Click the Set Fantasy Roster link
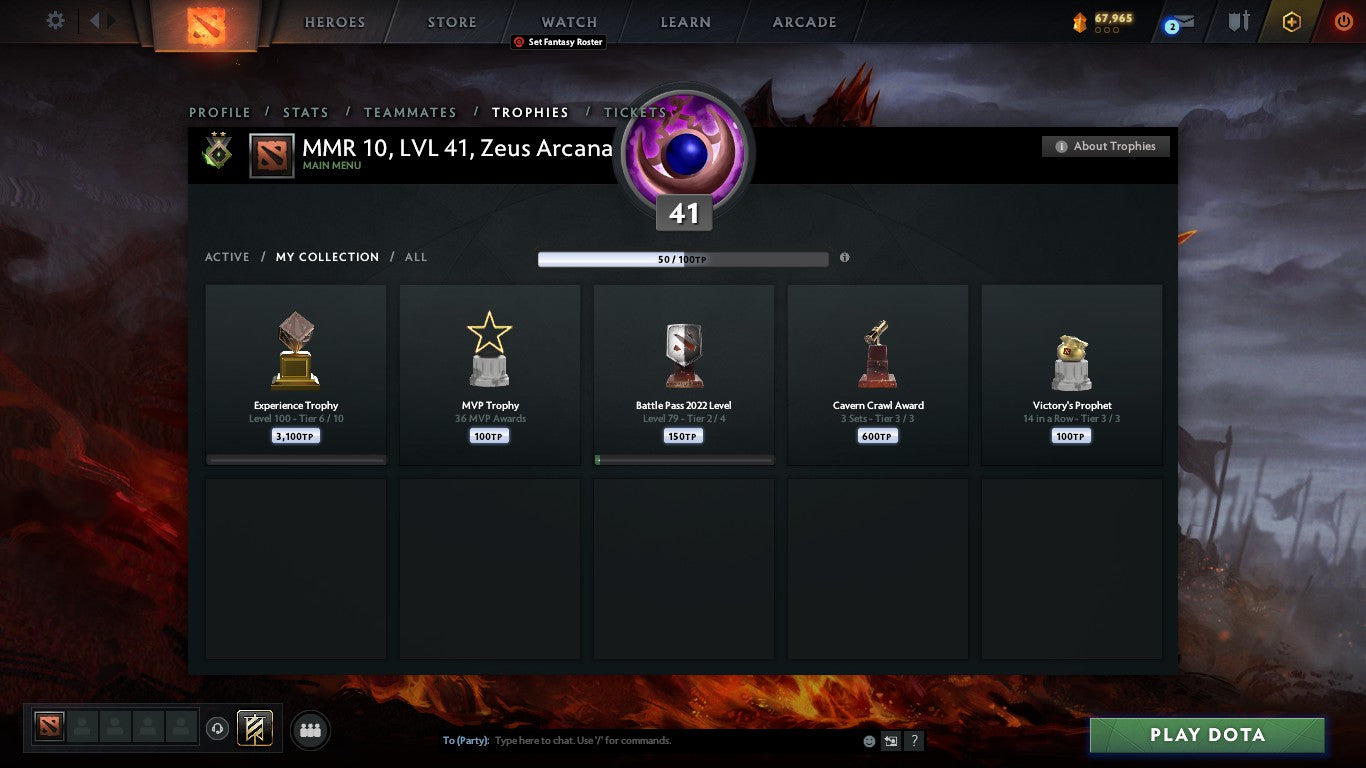The width and height of the screenshot is (1366, 768). click(560, 42)
